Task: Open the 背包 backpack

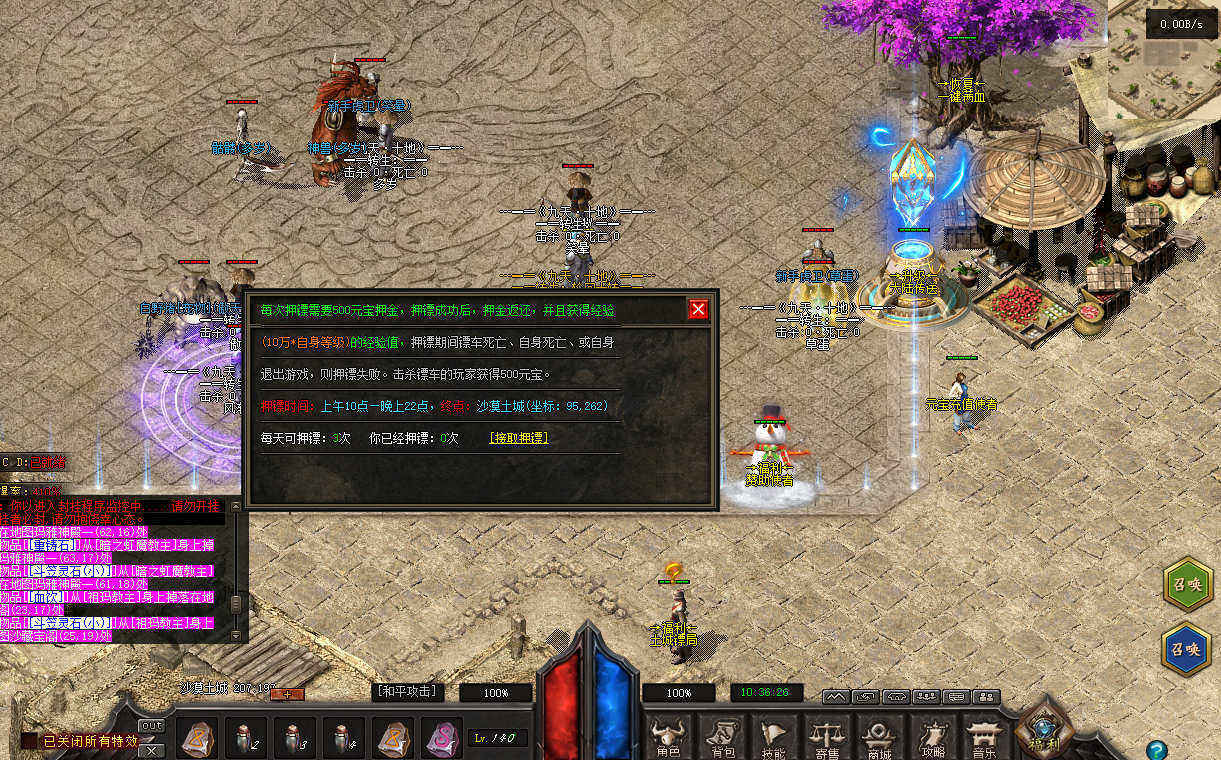Action: tap(720, 738)
